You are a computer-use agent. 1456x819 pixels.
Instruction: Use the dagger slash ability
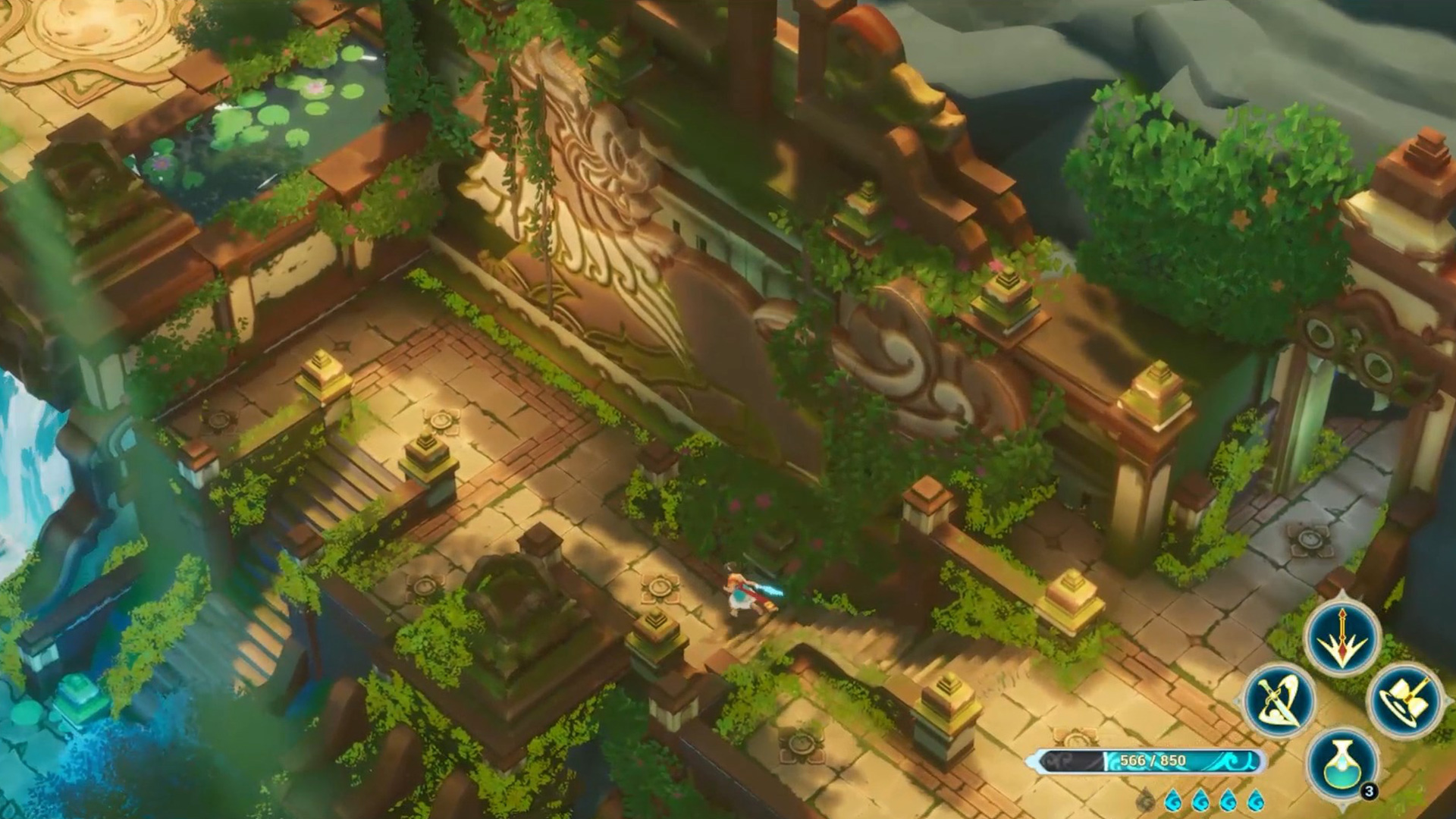coord(1280,700)
